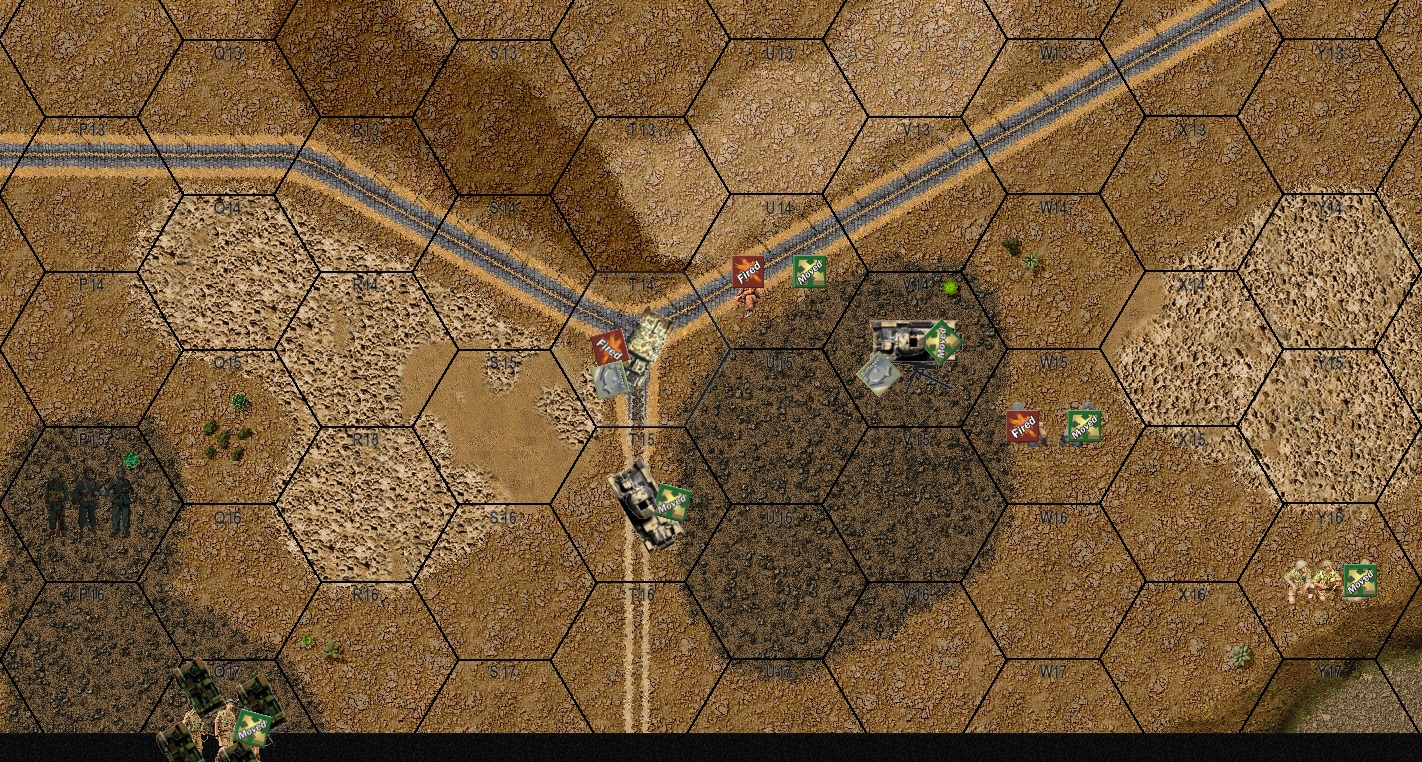Click the green Moved marker in hex U14
1422x762 pixels.
click(x=811, y=271)
